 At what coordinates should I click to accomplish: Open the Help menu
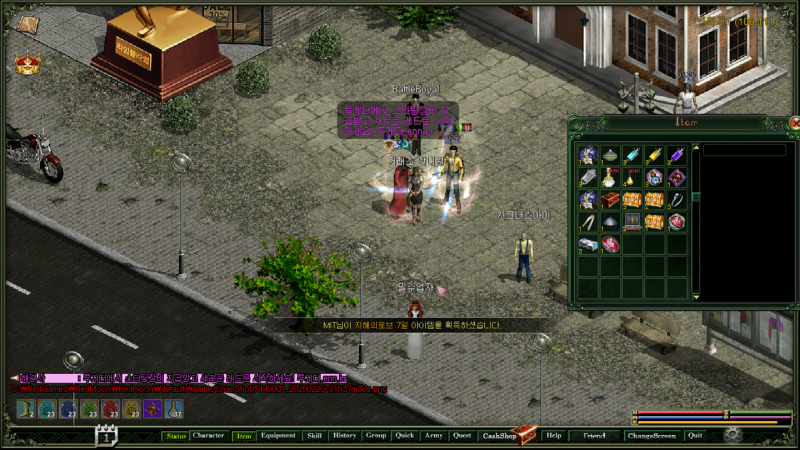pos(554,436)
